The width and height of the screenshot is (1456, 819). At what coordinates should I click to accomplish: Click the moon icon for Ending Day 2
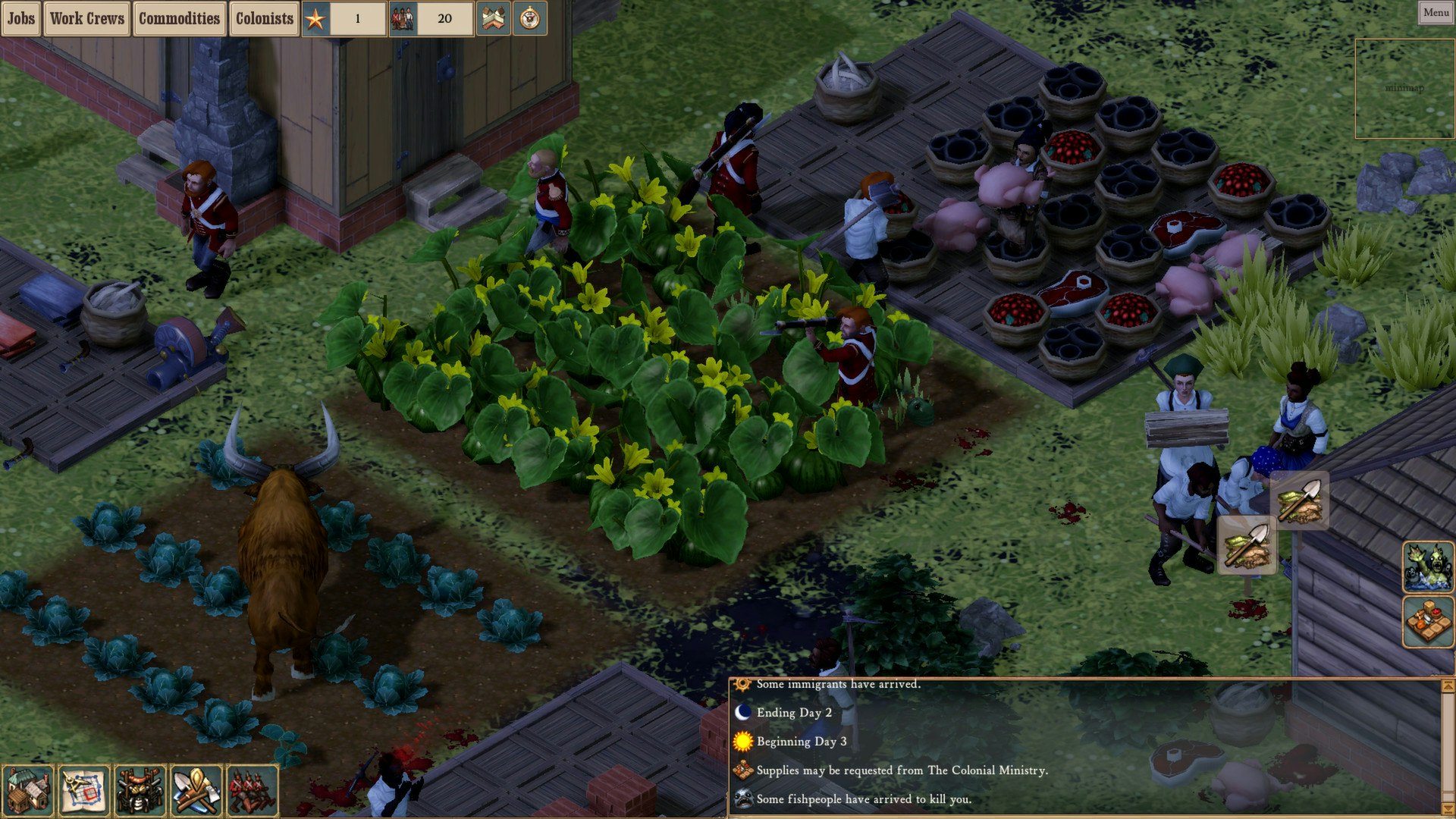coord(743,713)
